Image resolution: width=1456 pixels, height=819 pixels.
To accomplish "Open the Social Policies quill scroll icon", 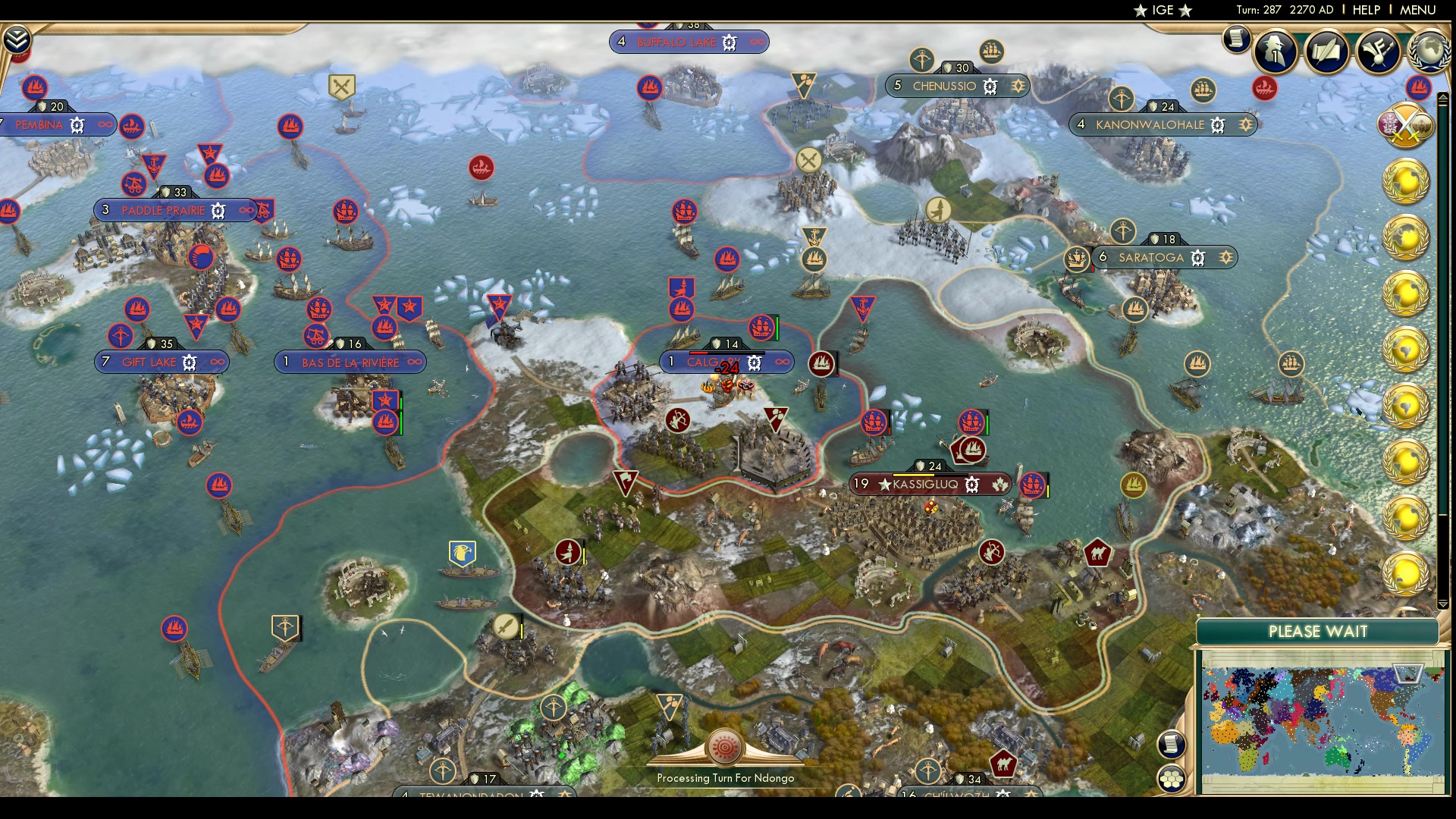I will [1326, 52].
